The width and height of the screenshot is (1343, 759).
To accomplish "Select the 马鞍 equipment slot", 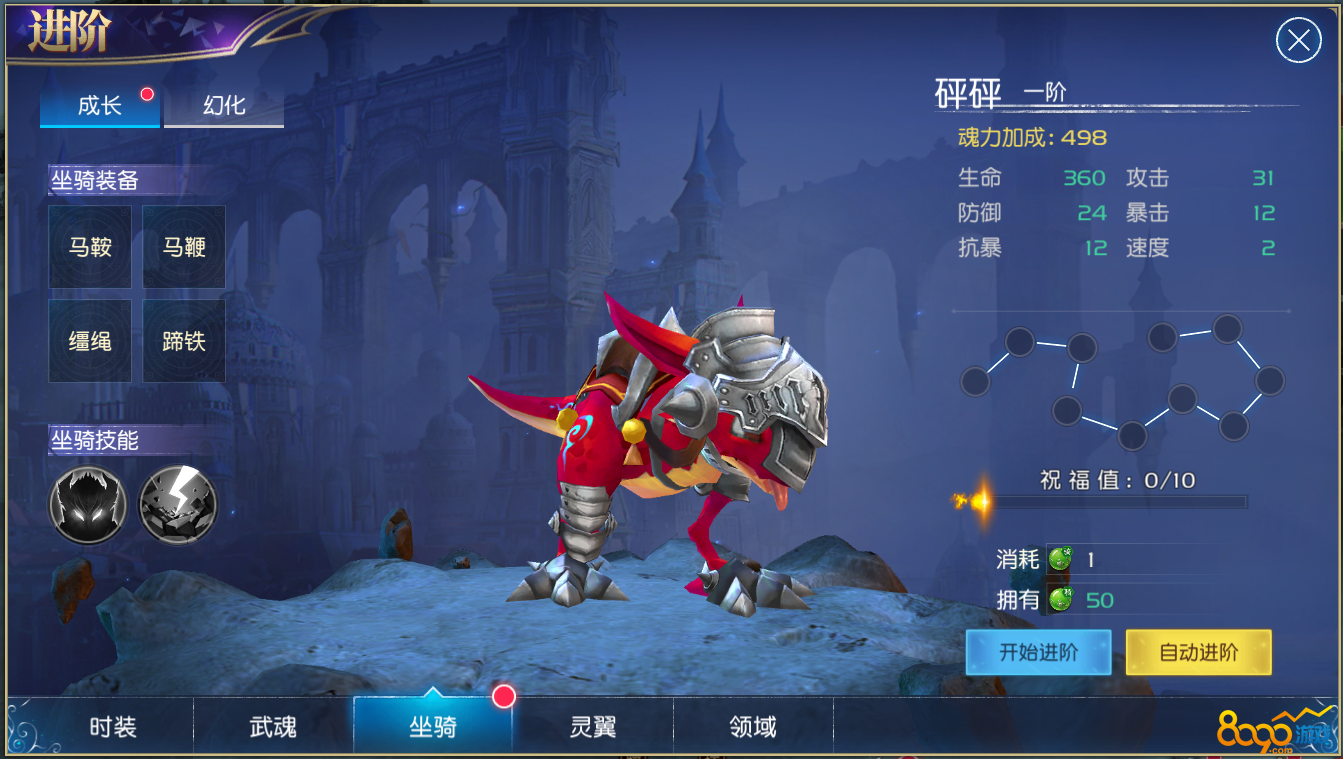I will [90, 247].
